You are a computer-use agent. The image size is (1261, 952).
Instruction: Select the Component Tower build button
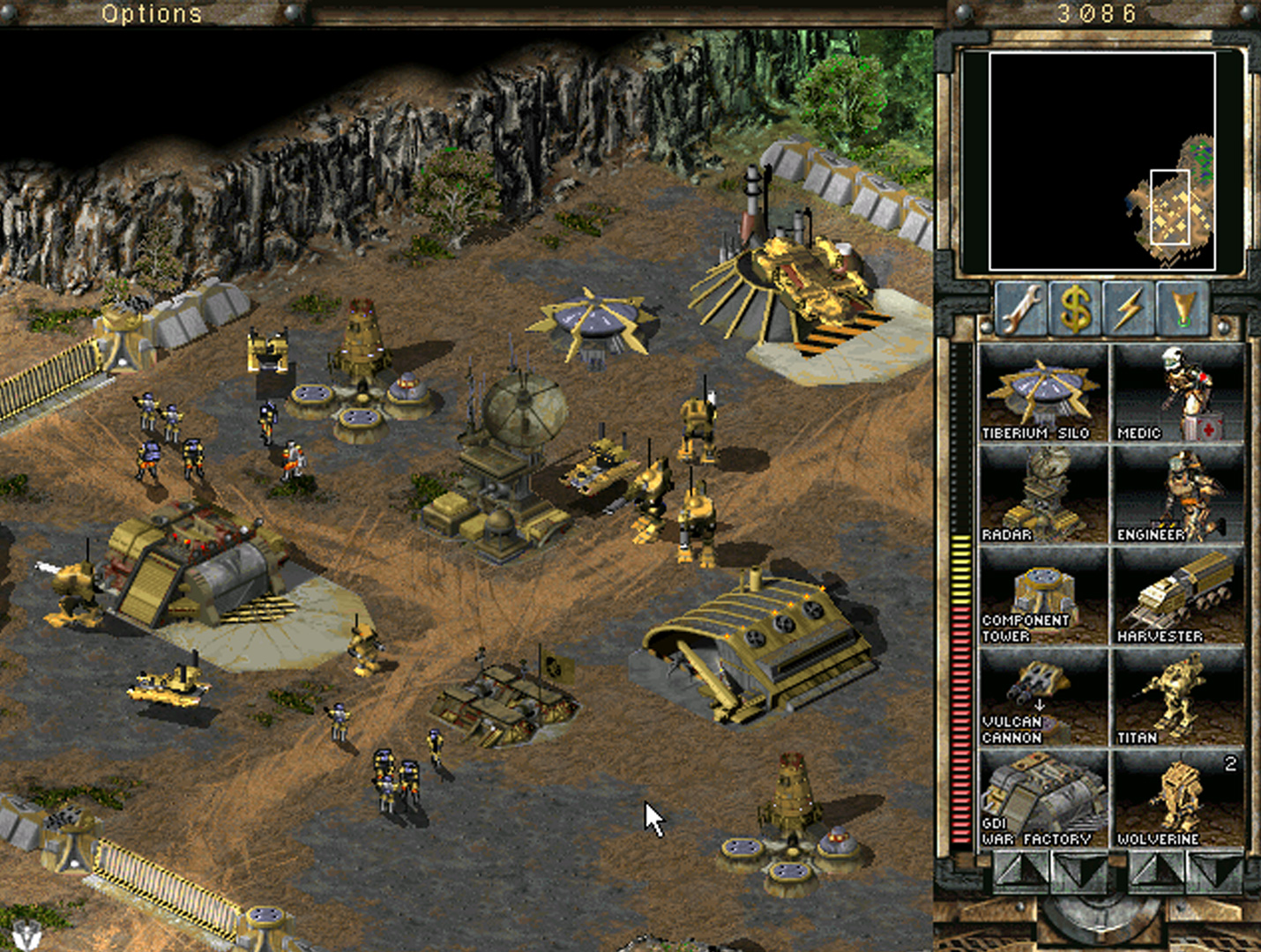[x=1043, y=595]
